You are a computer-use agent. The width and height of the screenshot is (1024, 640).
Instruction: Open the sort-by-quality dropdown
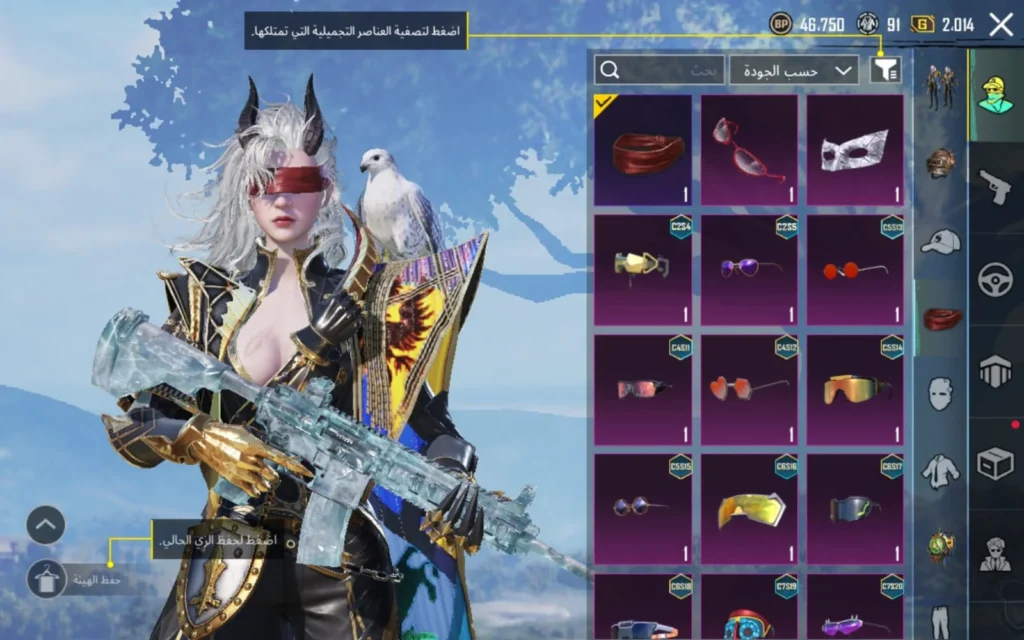pos(794,69)
